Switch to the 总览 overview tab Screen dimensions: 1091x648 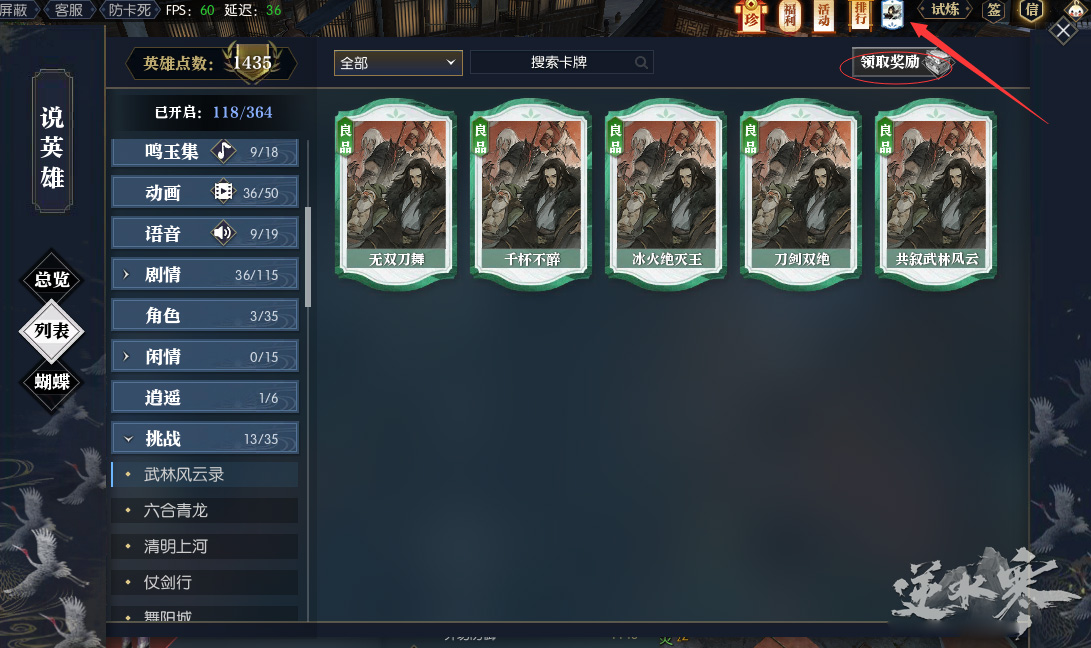click(x=52, y=280)
